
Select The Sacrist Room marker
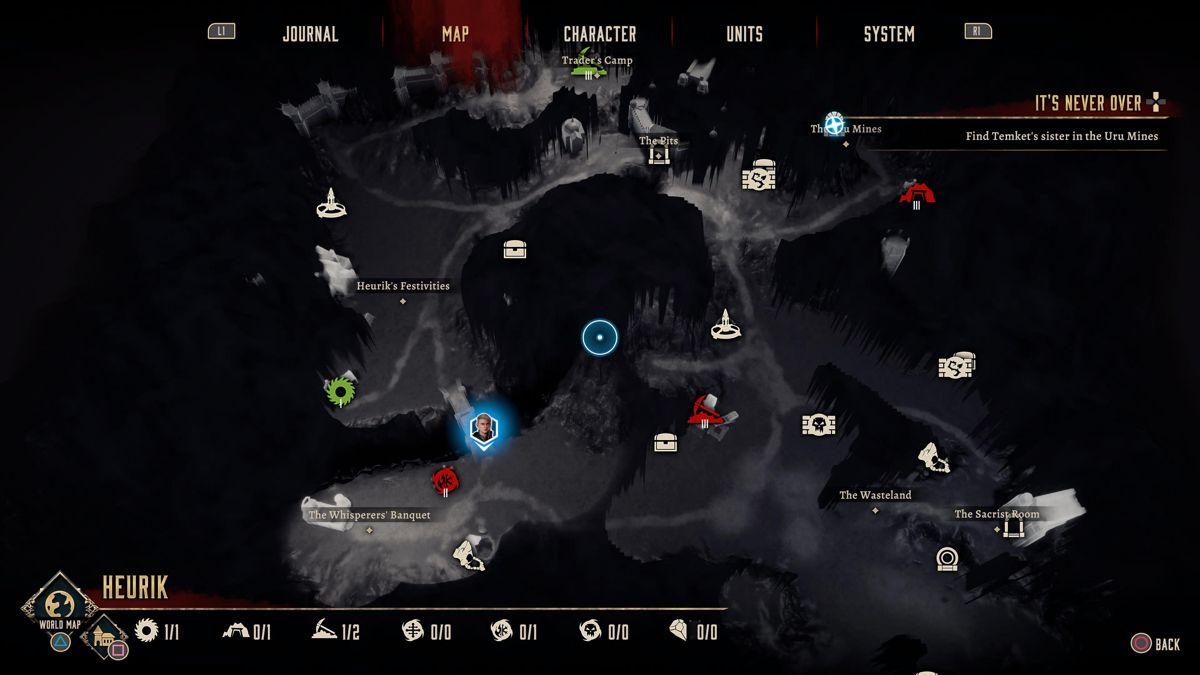[x=1013, y=526]
